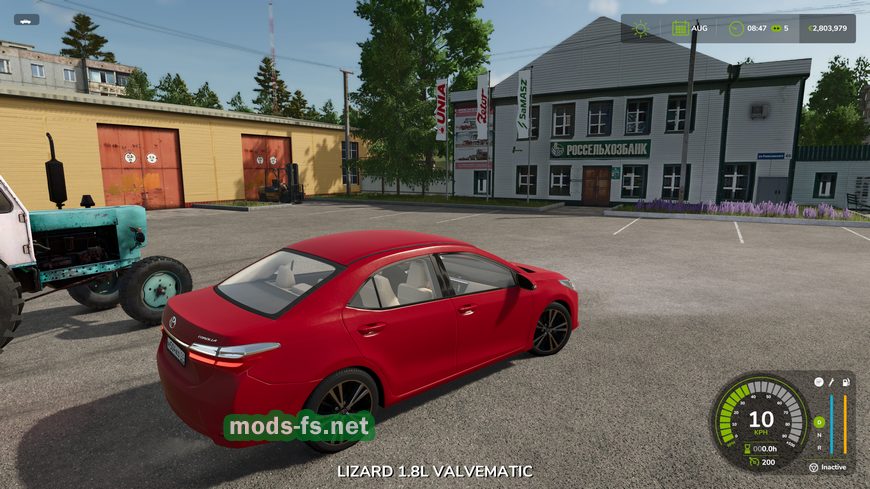Viewport: 870px width, 489px height.
Task: Click the sunny weather icon
Action: pyautogui.click(x=640, y=28)
